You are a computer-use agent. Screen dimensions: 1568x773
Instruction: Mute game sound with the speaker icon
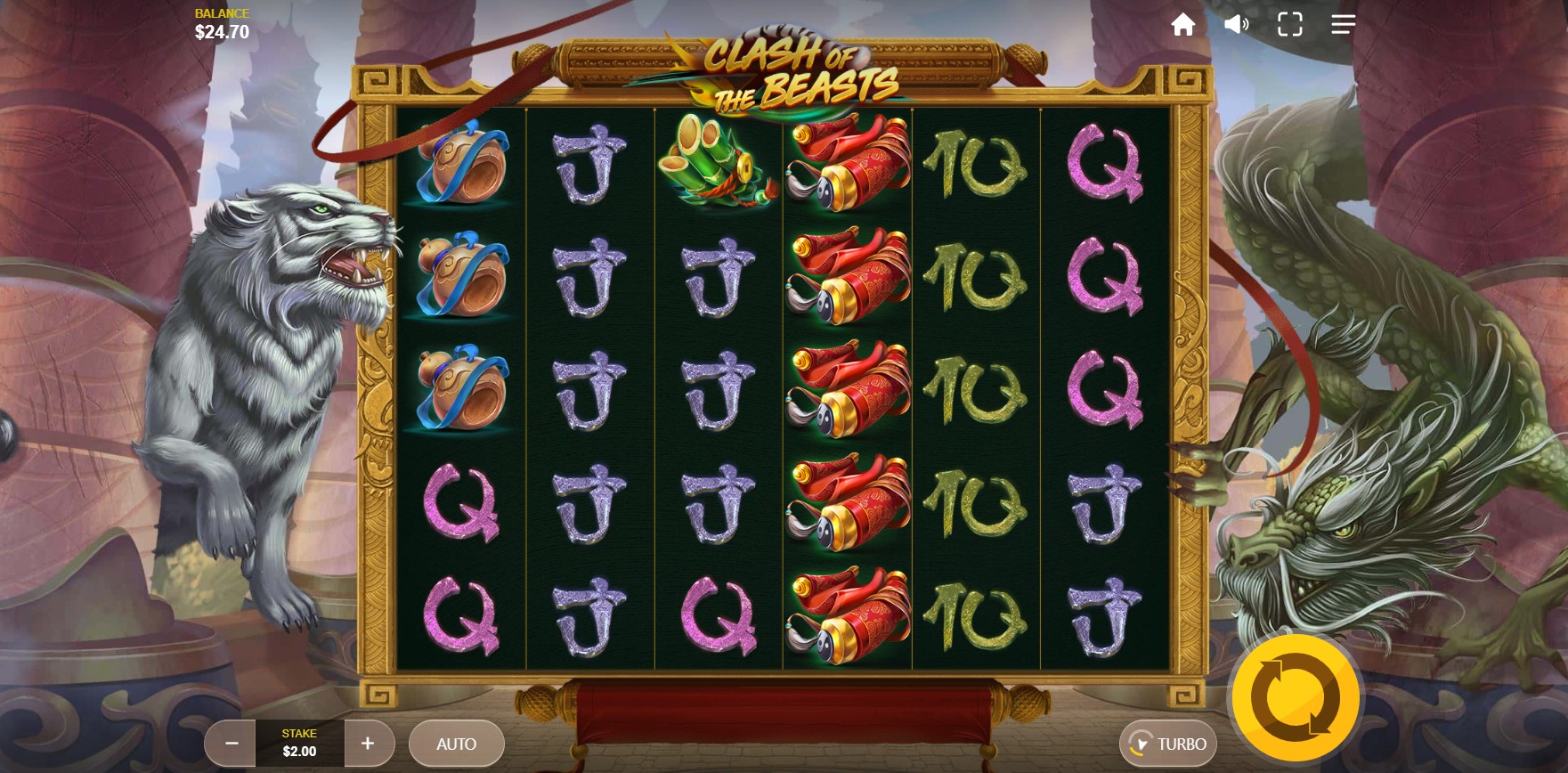click(x=1238, y=24)
